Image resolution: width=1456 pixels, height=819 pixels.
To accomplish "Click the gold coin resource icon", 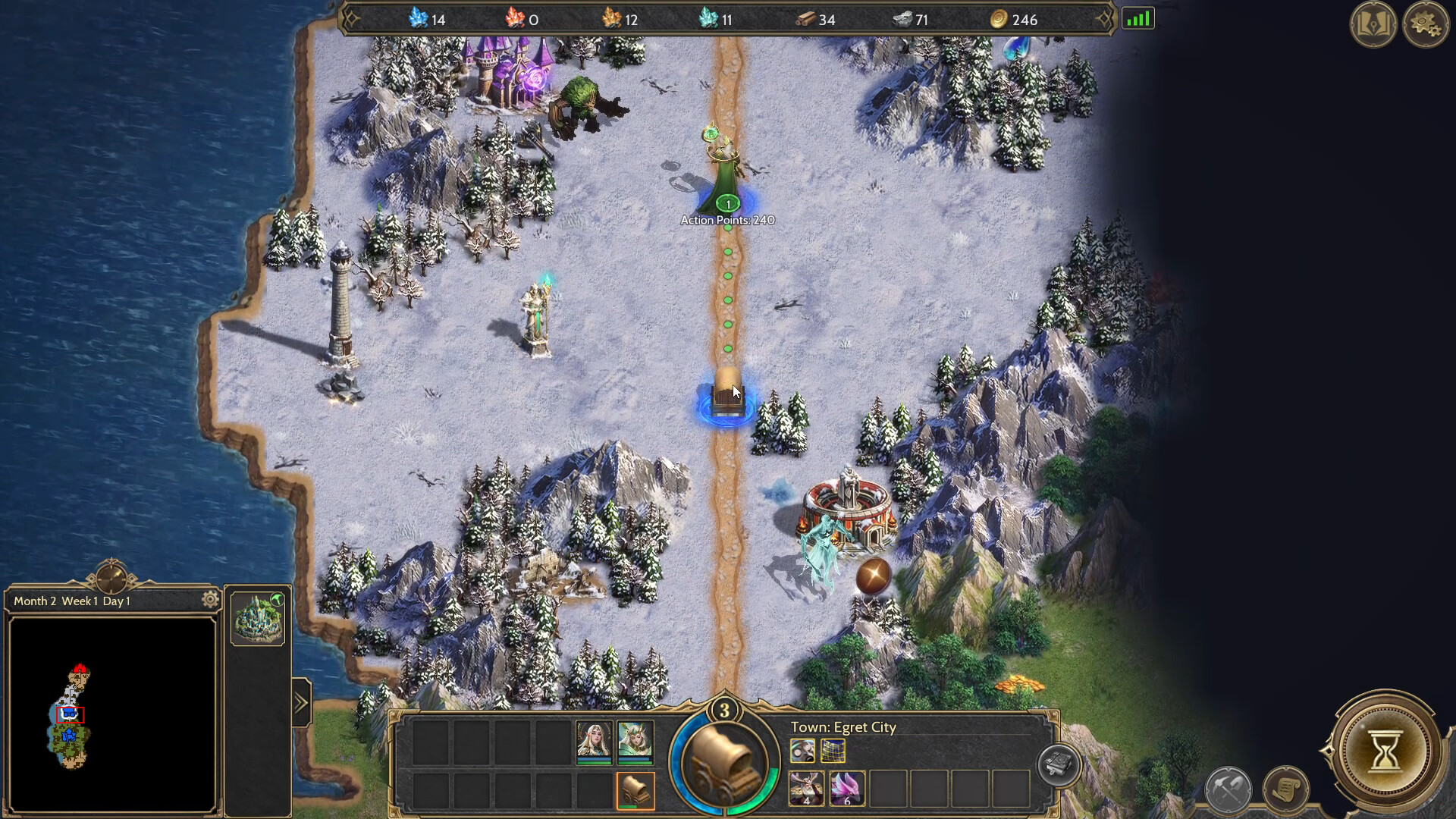I will coord(999,20).
